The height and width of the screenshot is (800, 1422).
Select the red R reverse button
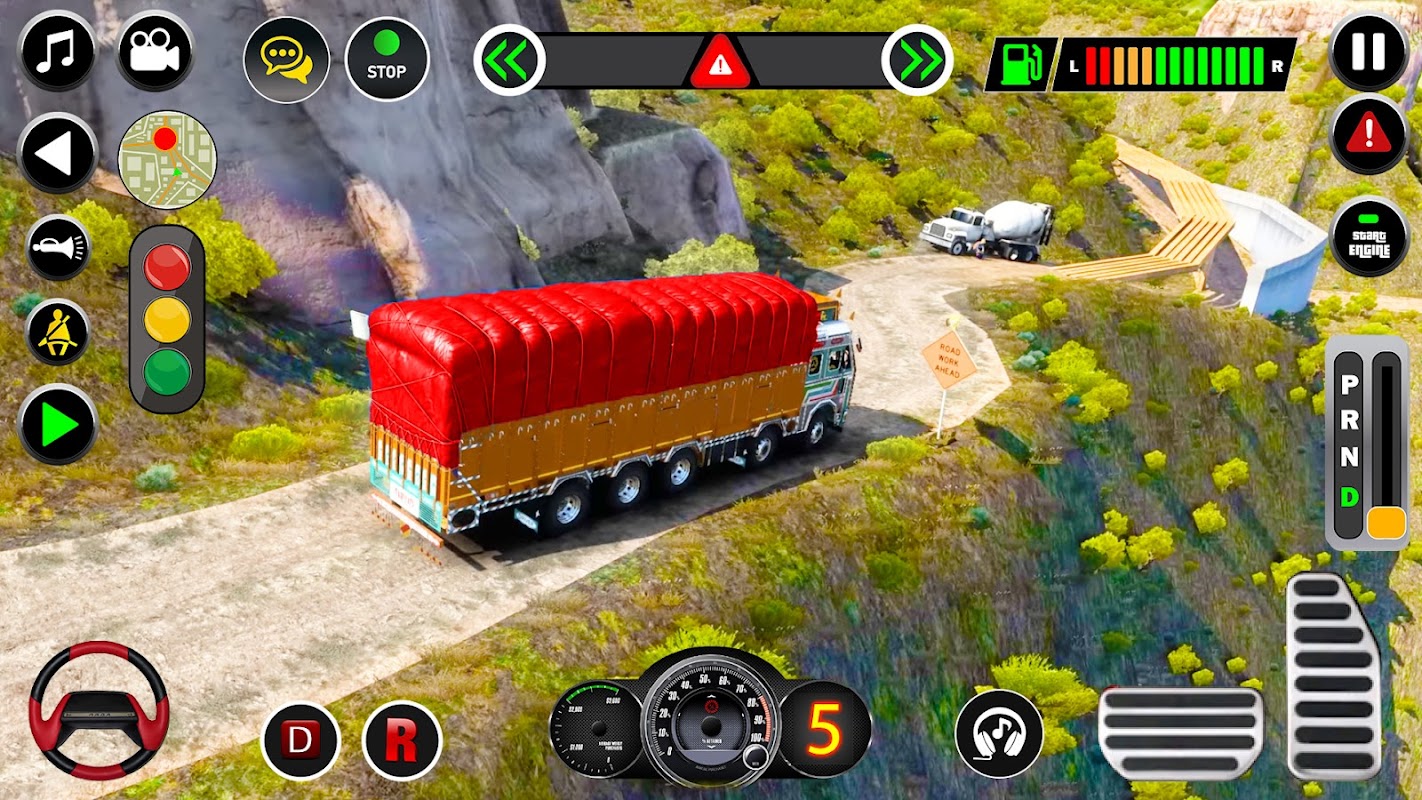click(402, 741)
